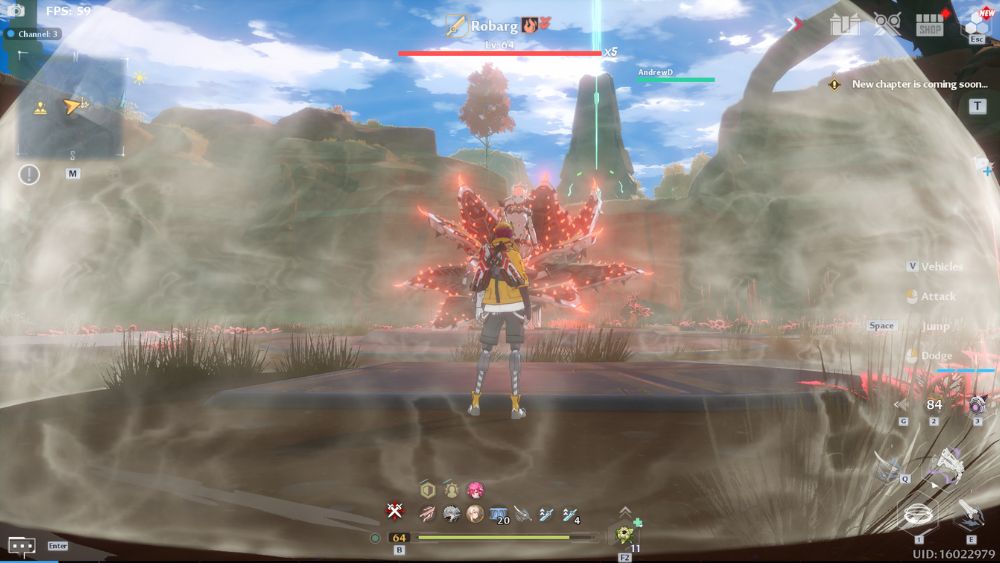This screenshot has width=1000, height=563.
Task: Open the SHOP
Action: tap(930, 25)
